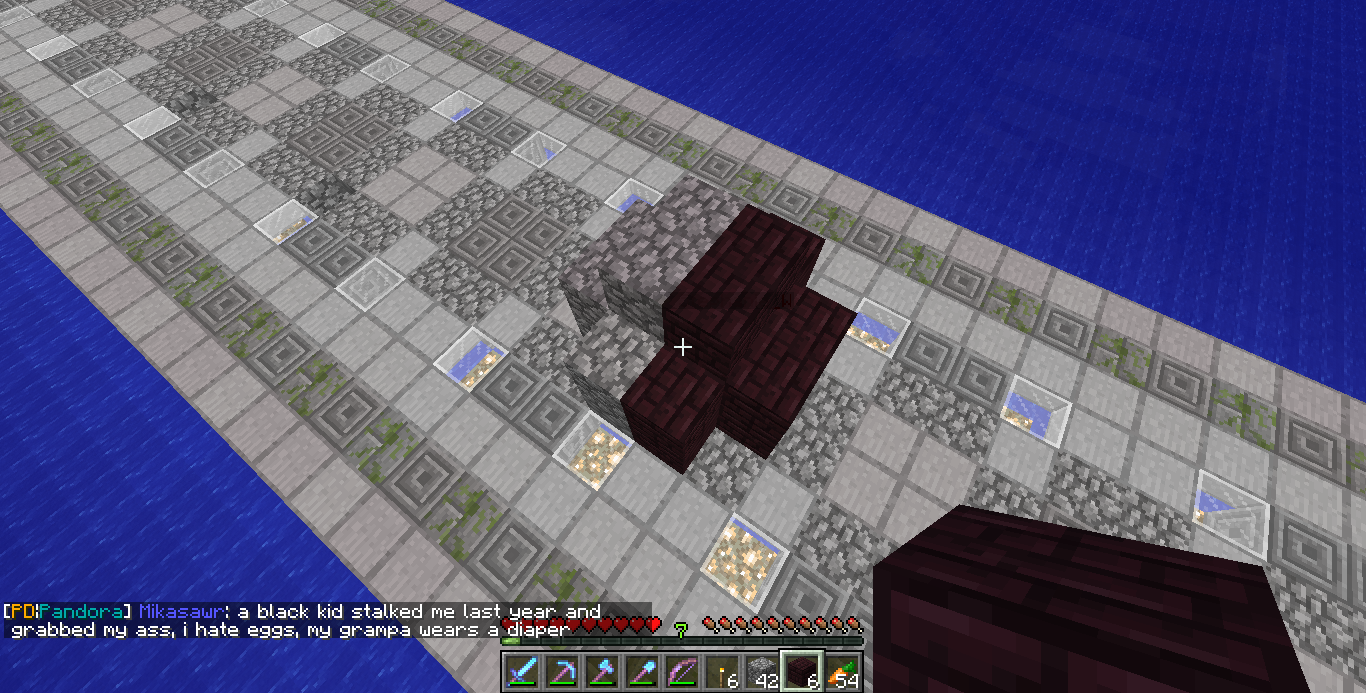Pick the torch stack in the hotbar
The image size is (1366, 693).
point(721,672)
